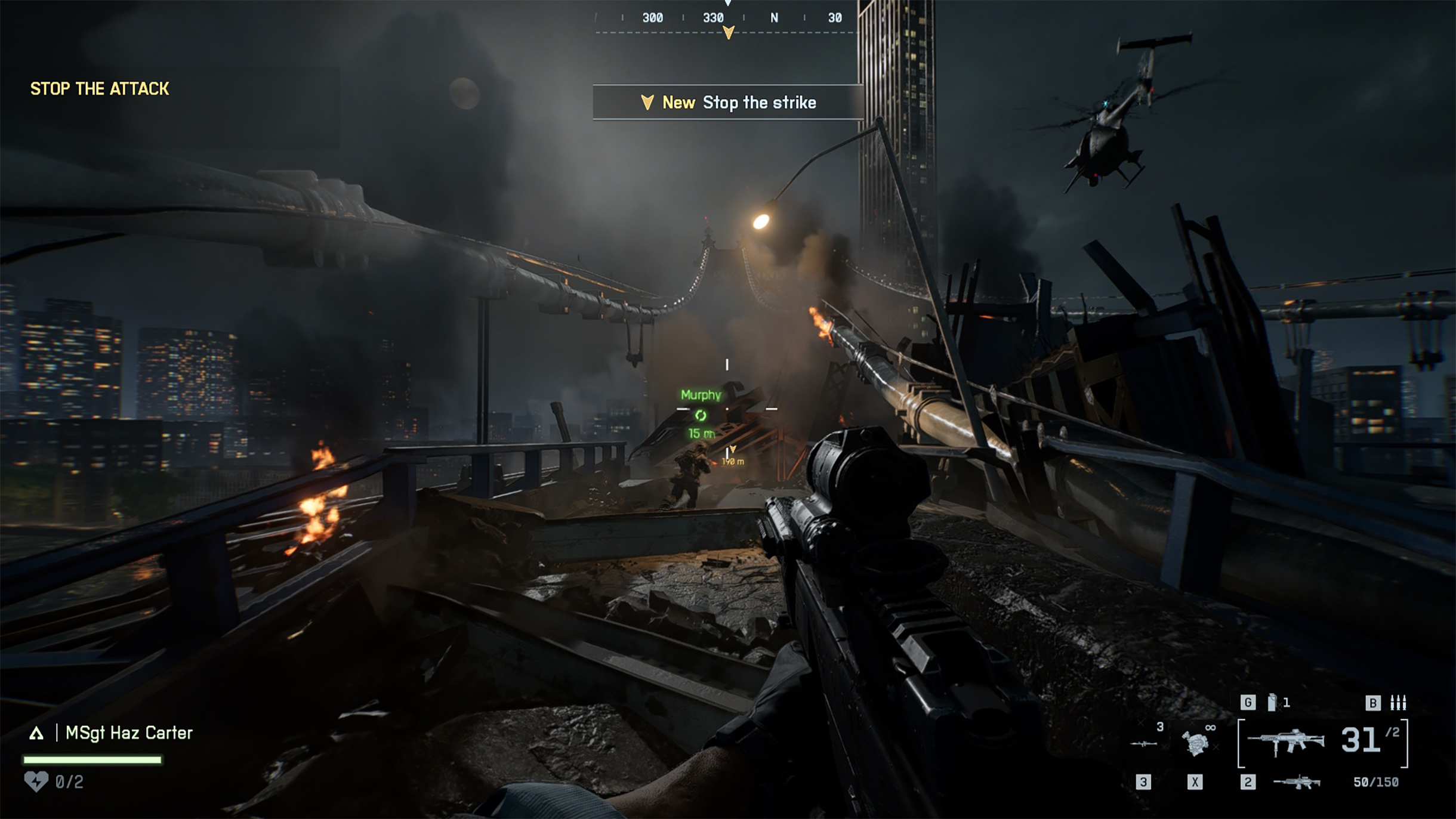Select the rocket launcher gadget icon
The width and height of the screenshot is (1456, 819).
point(1144,743)
